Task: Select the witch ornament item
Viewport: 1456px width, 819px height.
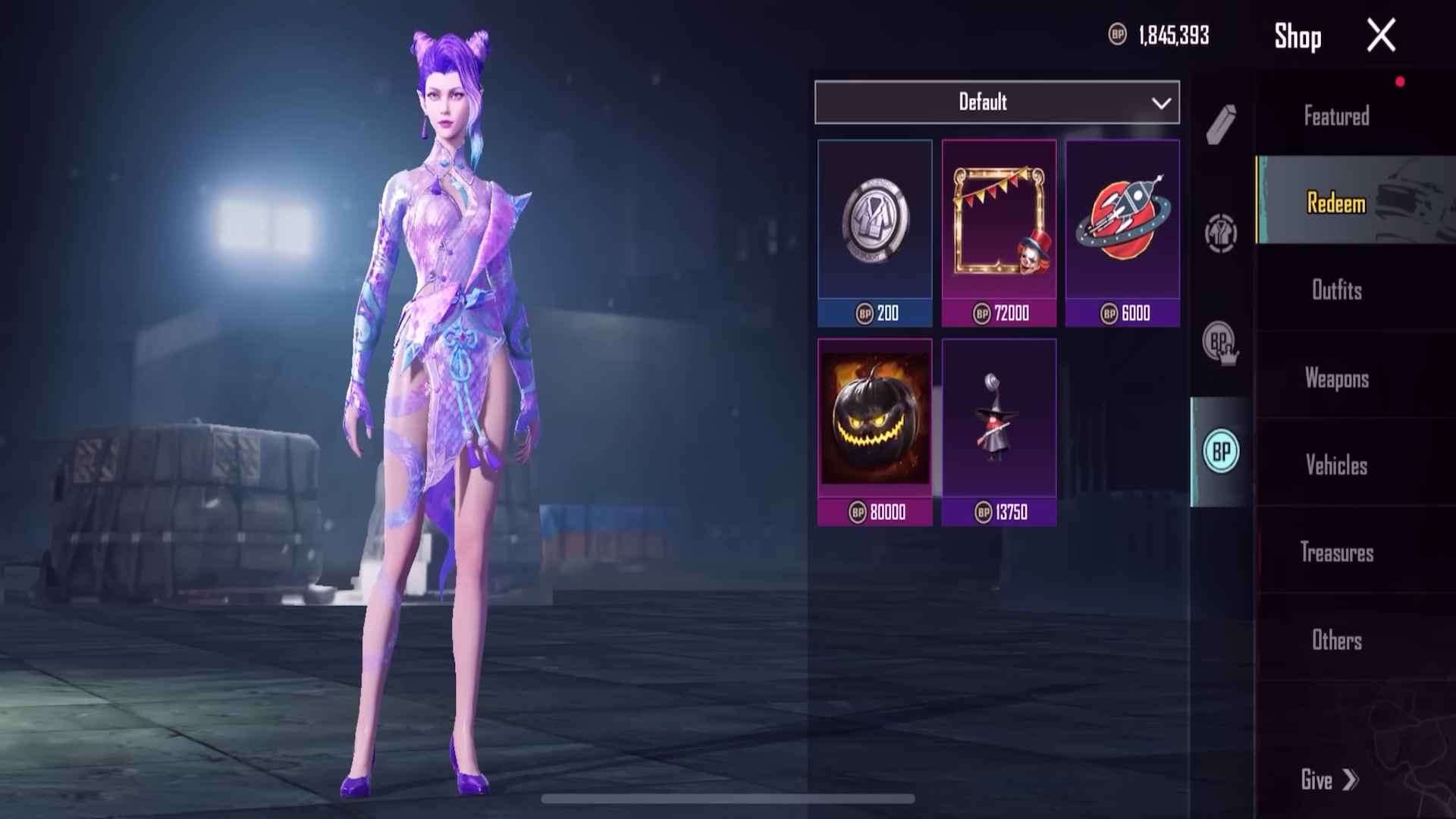Action: pyautogui.click(x=999, y=425)
